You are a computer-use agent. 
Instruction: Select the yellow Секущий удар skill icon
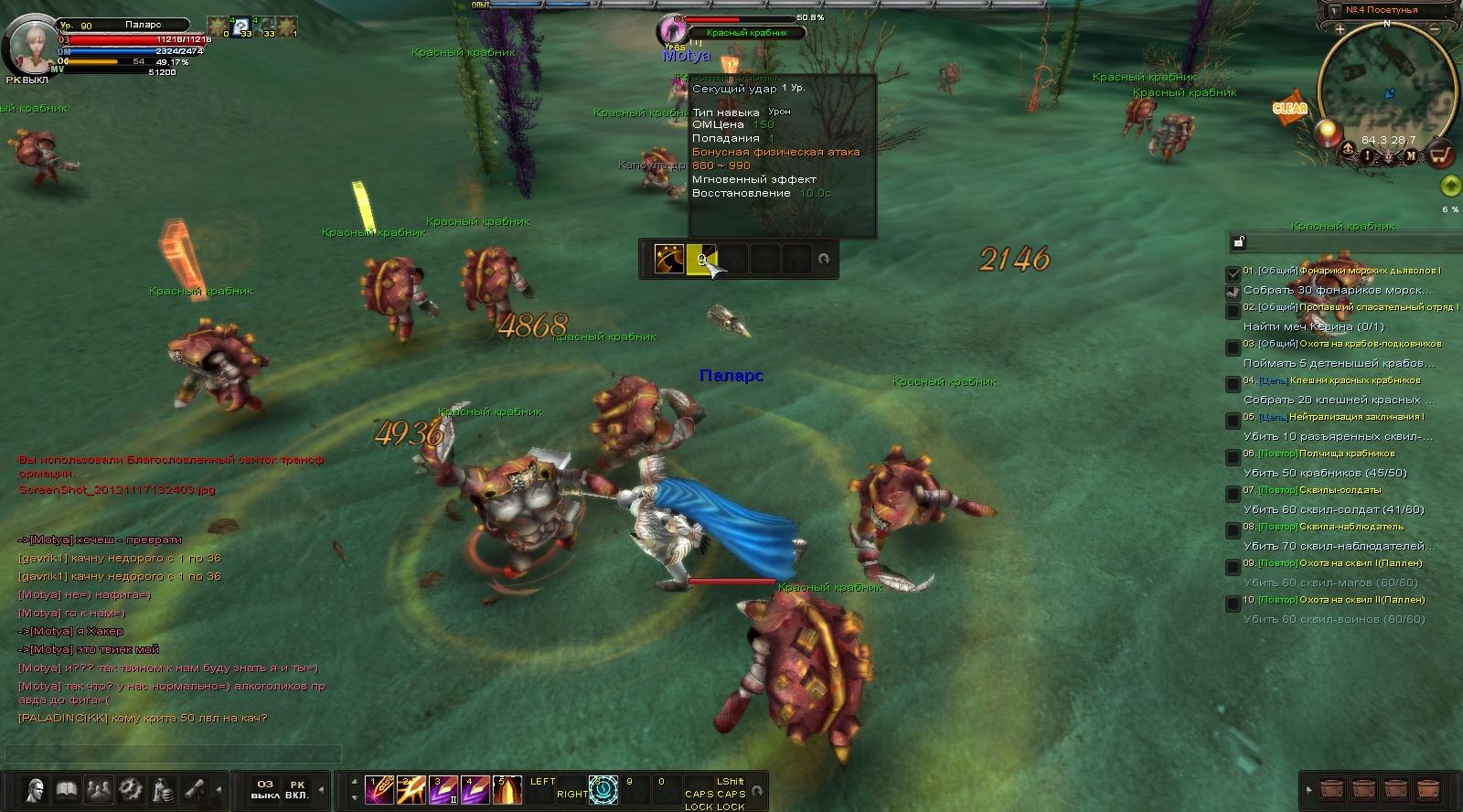click(701, 260)
